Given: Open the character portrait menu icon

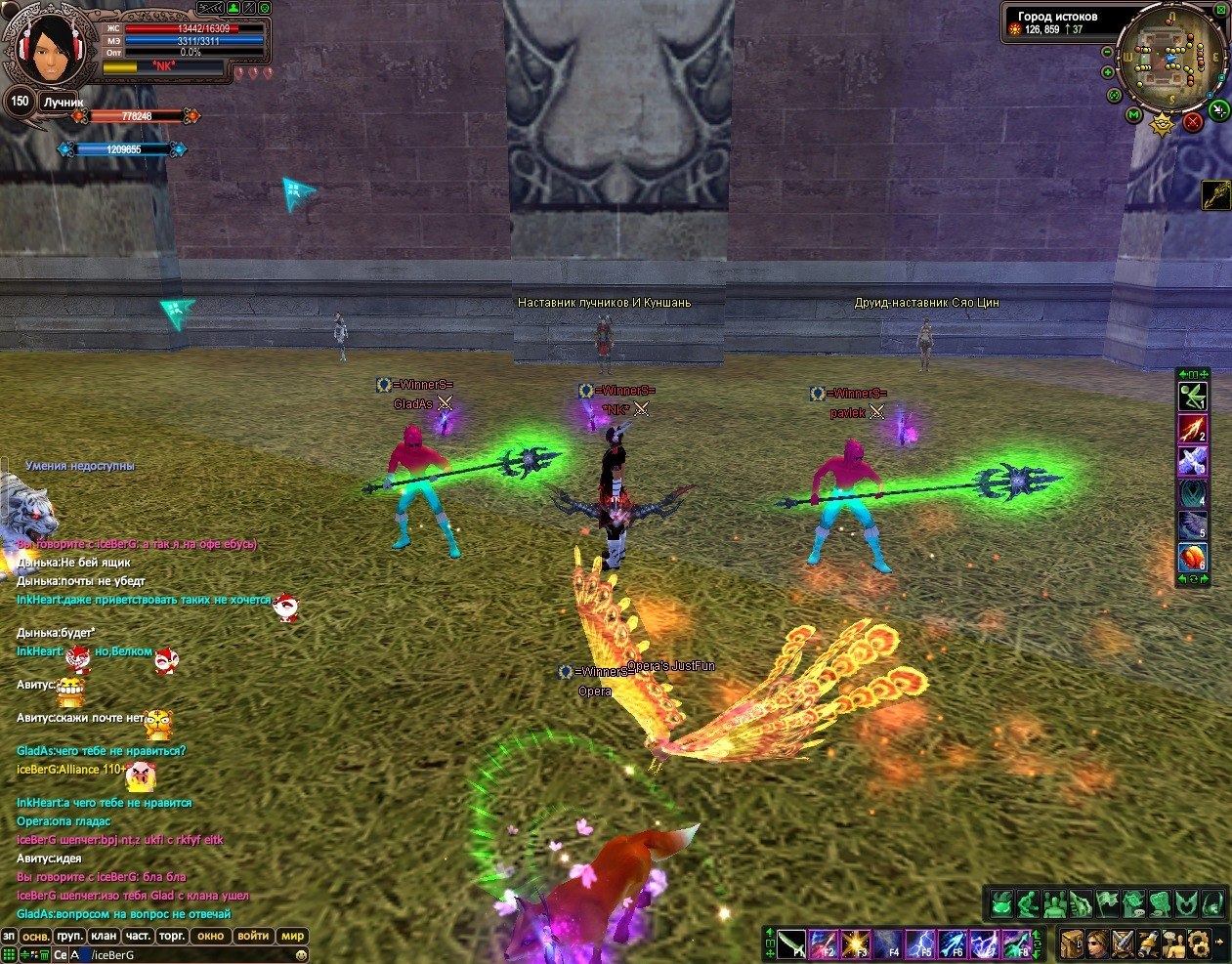Looking at the screenshot, I should pyautogui.click(x=1097, y=943).
